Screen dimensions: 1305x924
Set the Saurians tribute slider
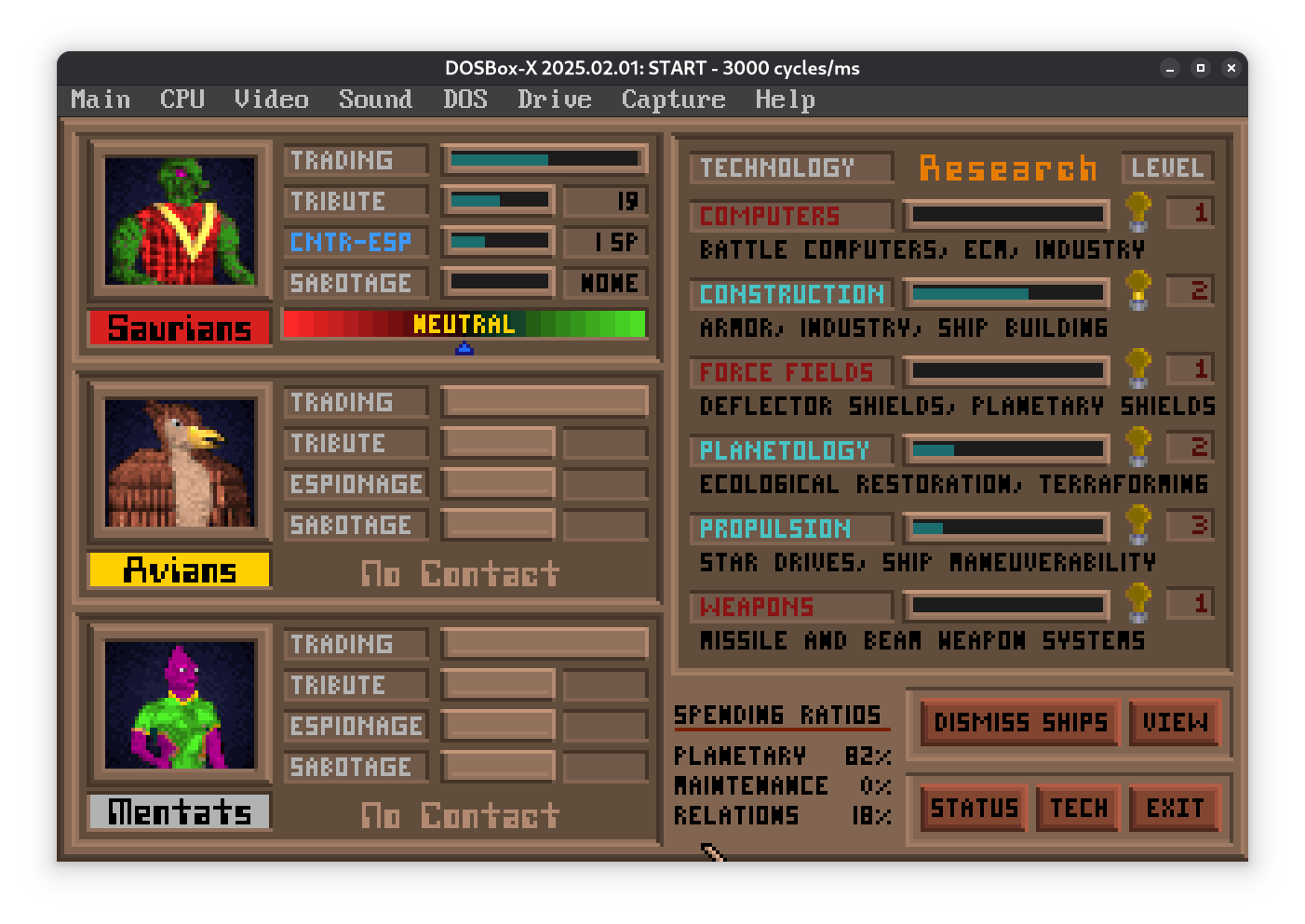(x=499, y=201)
